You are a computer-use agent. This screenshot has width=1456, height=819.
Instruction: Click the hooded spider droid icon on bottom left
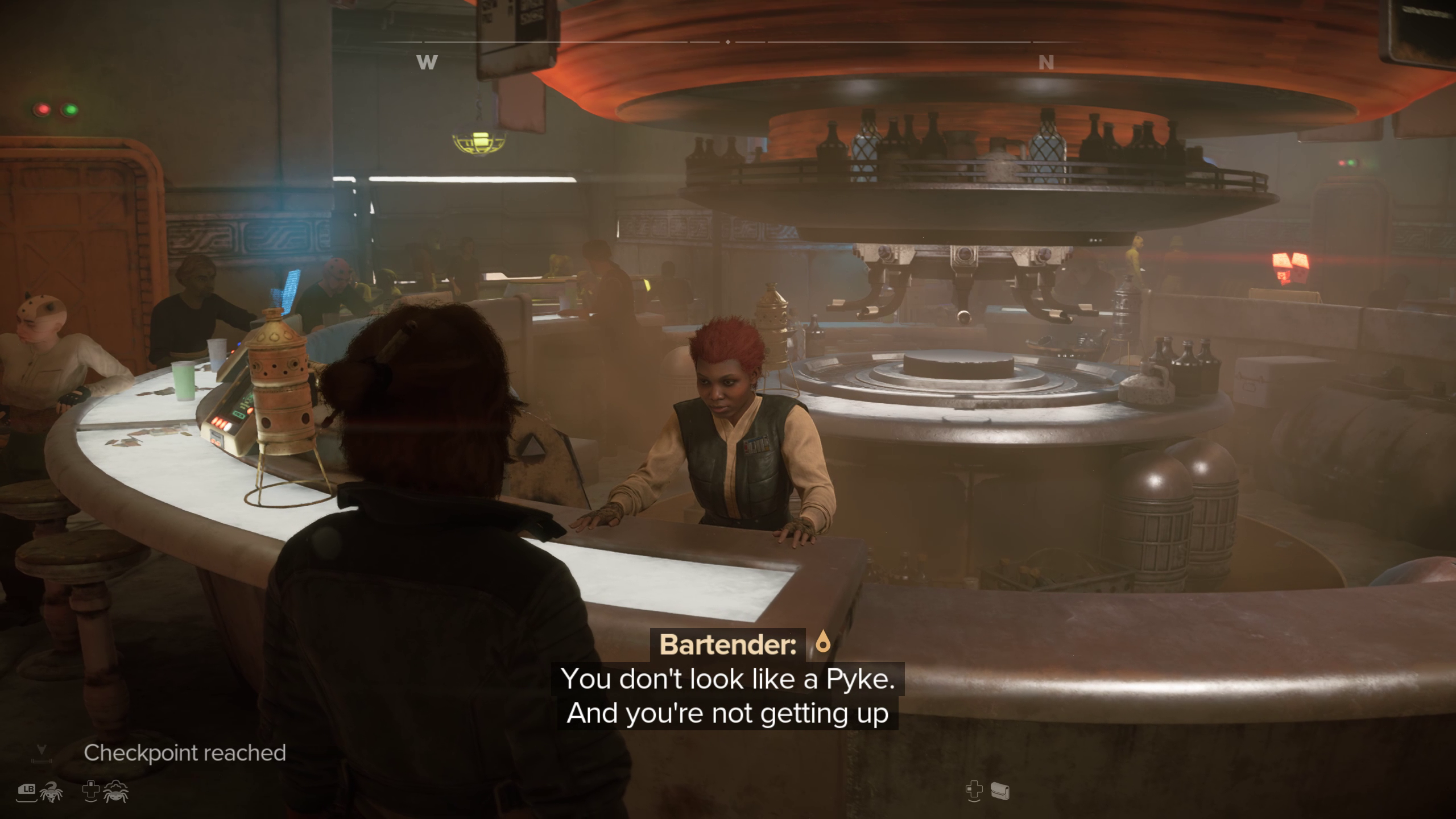click(115, 791)
